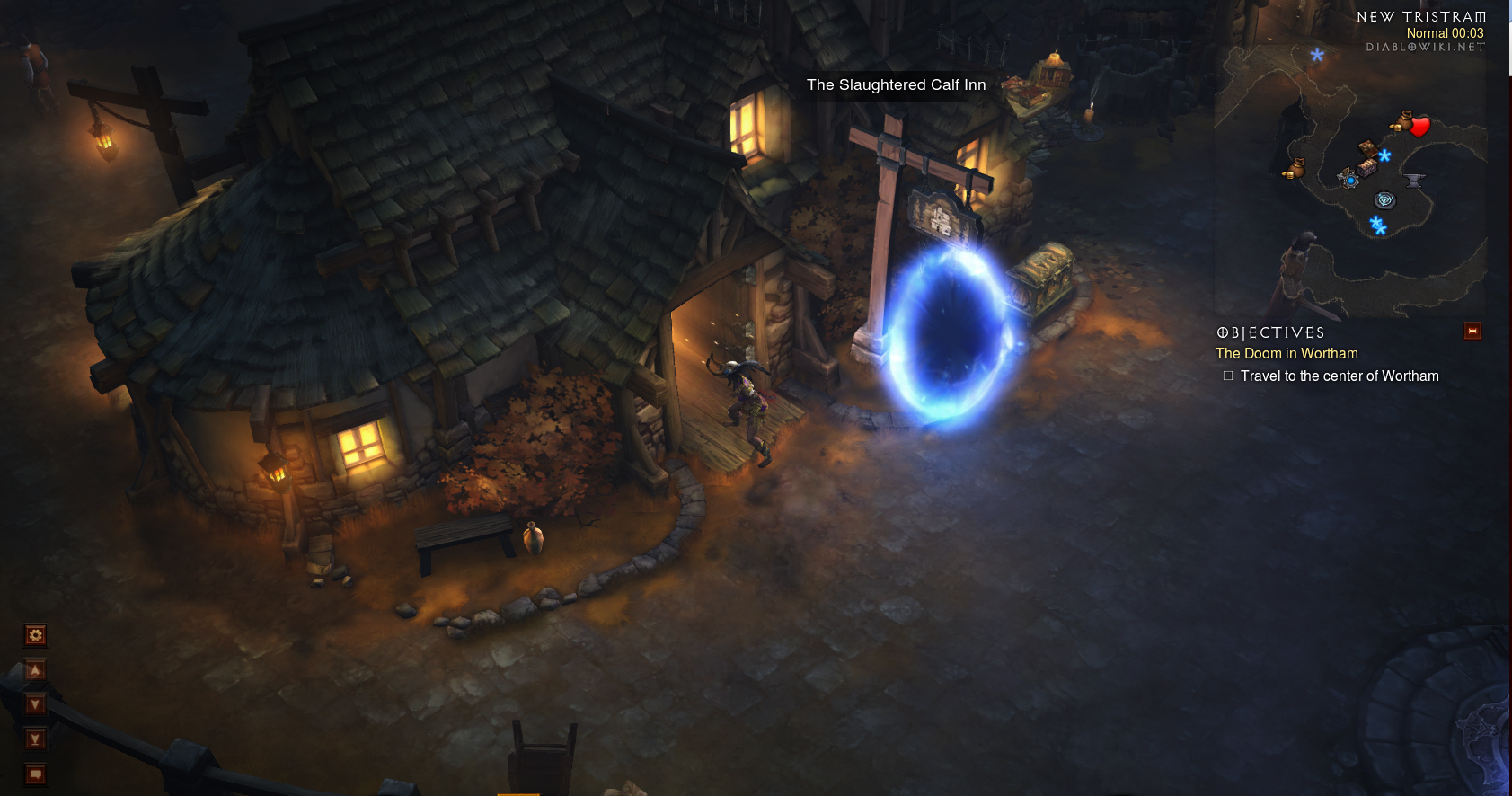
Task: Jump to bottom with underlined arrow button
Action: click(x=35, y=739)
